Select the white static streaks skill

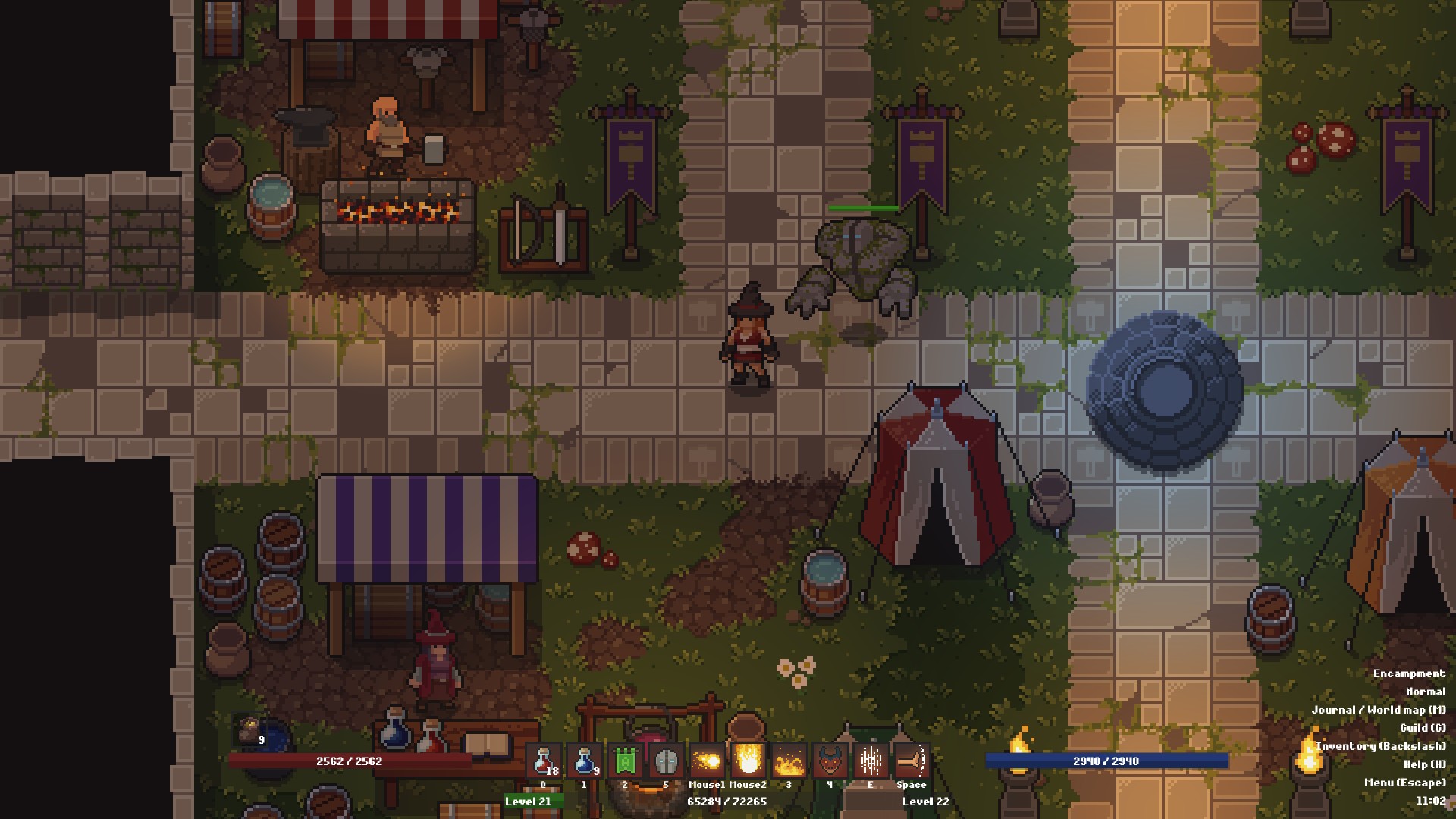point(871,761)
